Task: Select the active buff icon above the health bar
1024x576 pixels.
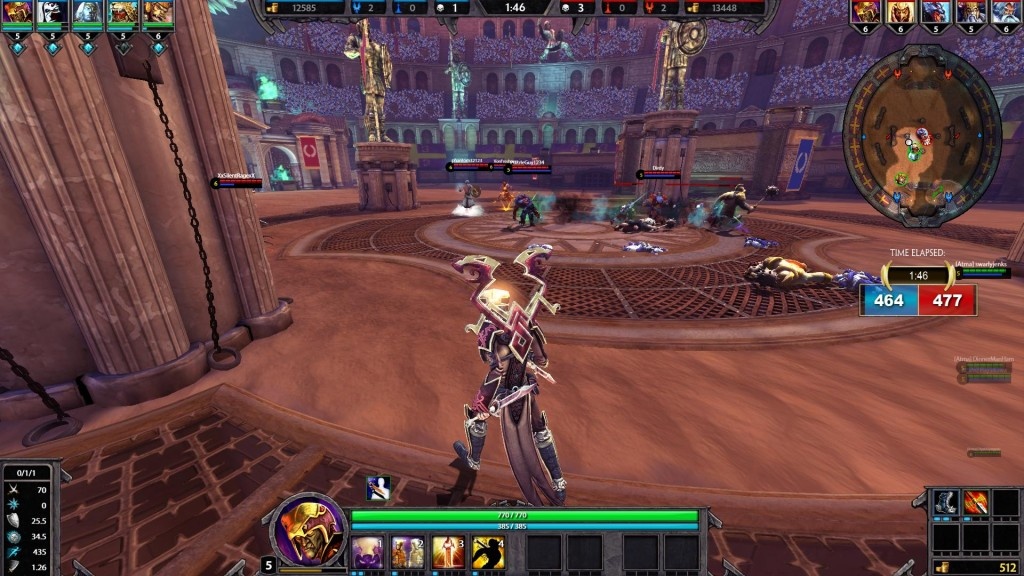Action: 378,488
